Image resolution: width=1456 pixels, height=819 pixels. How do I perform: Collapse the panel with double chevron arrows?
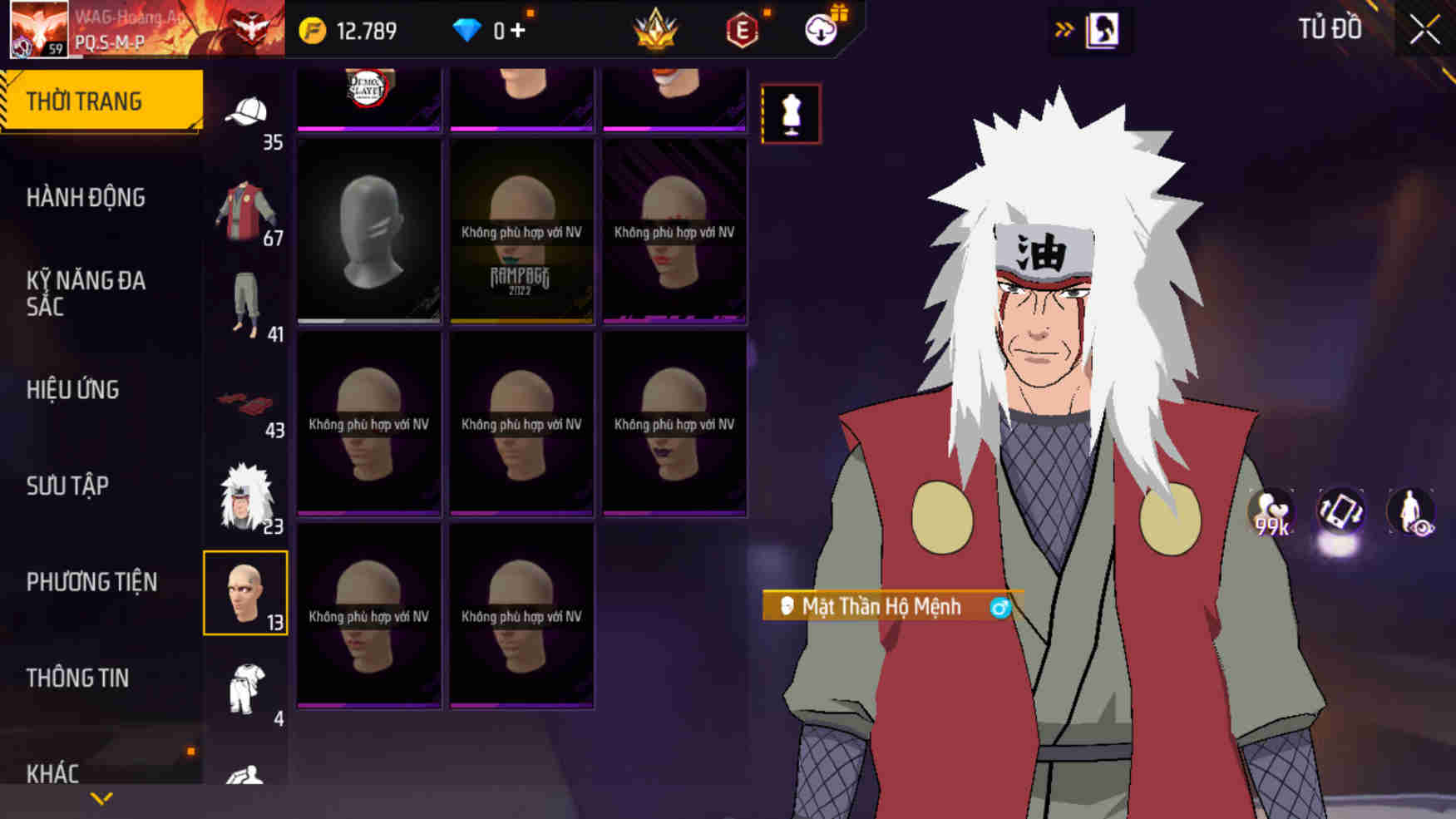[1063, 27]
